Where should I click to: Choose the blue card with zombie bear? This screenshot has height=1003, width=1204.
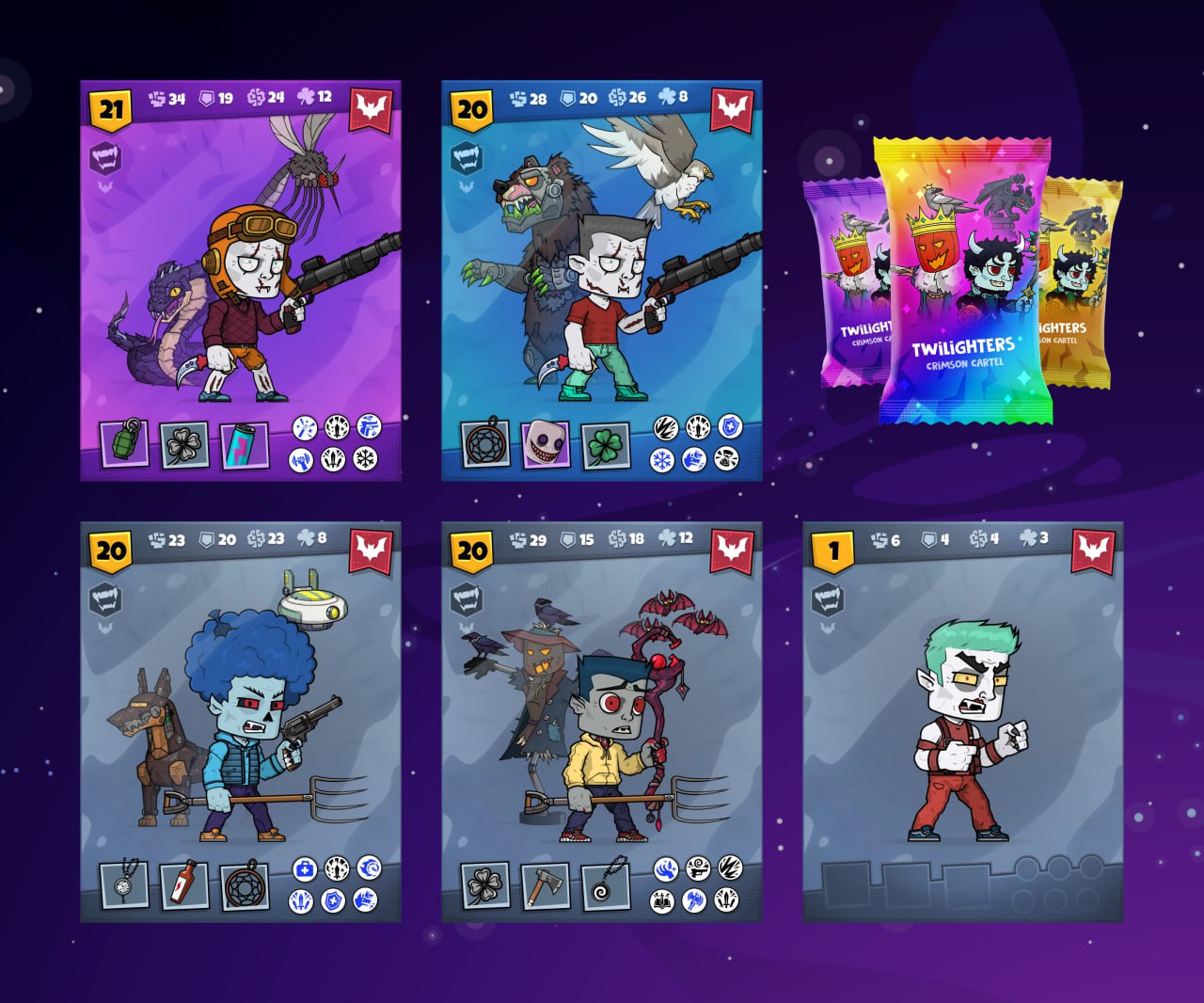pos(601,280)
